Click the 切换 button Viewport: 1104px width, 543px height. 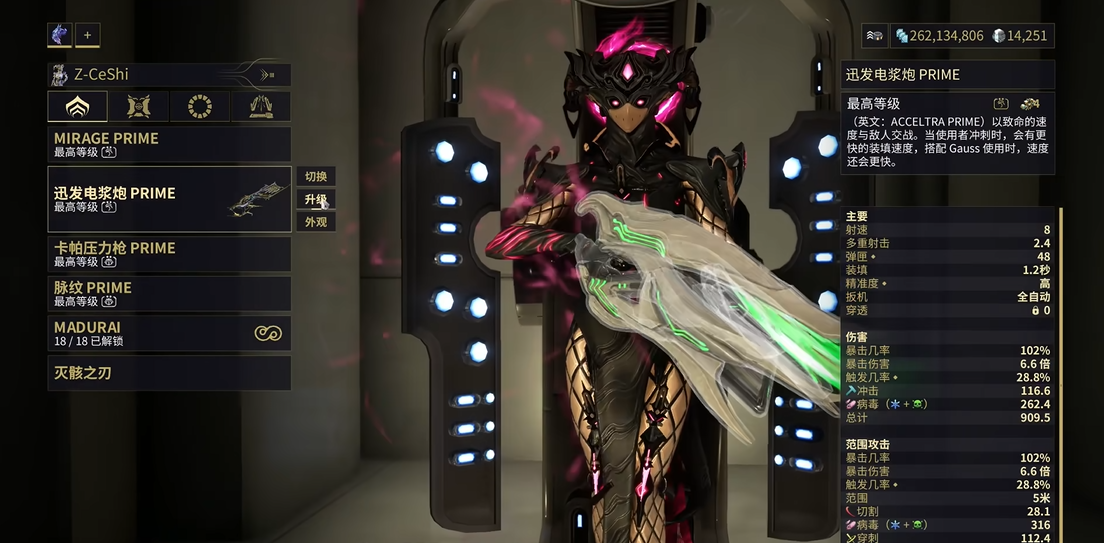click(316, 177)
